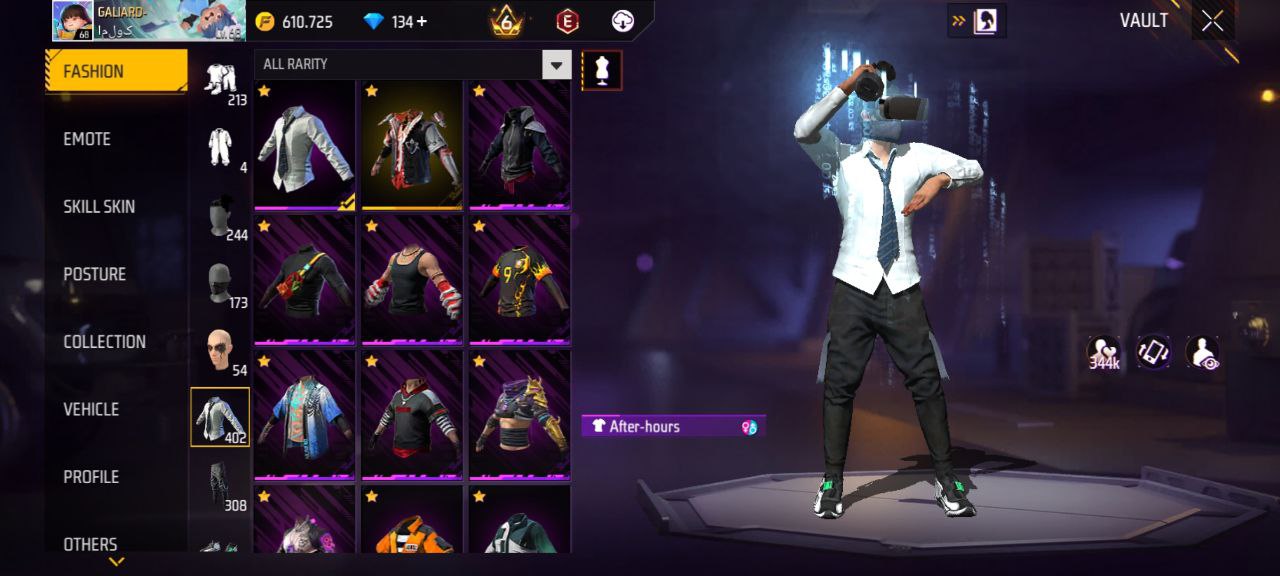Add diamonds with the plus button

coord(421,21)
